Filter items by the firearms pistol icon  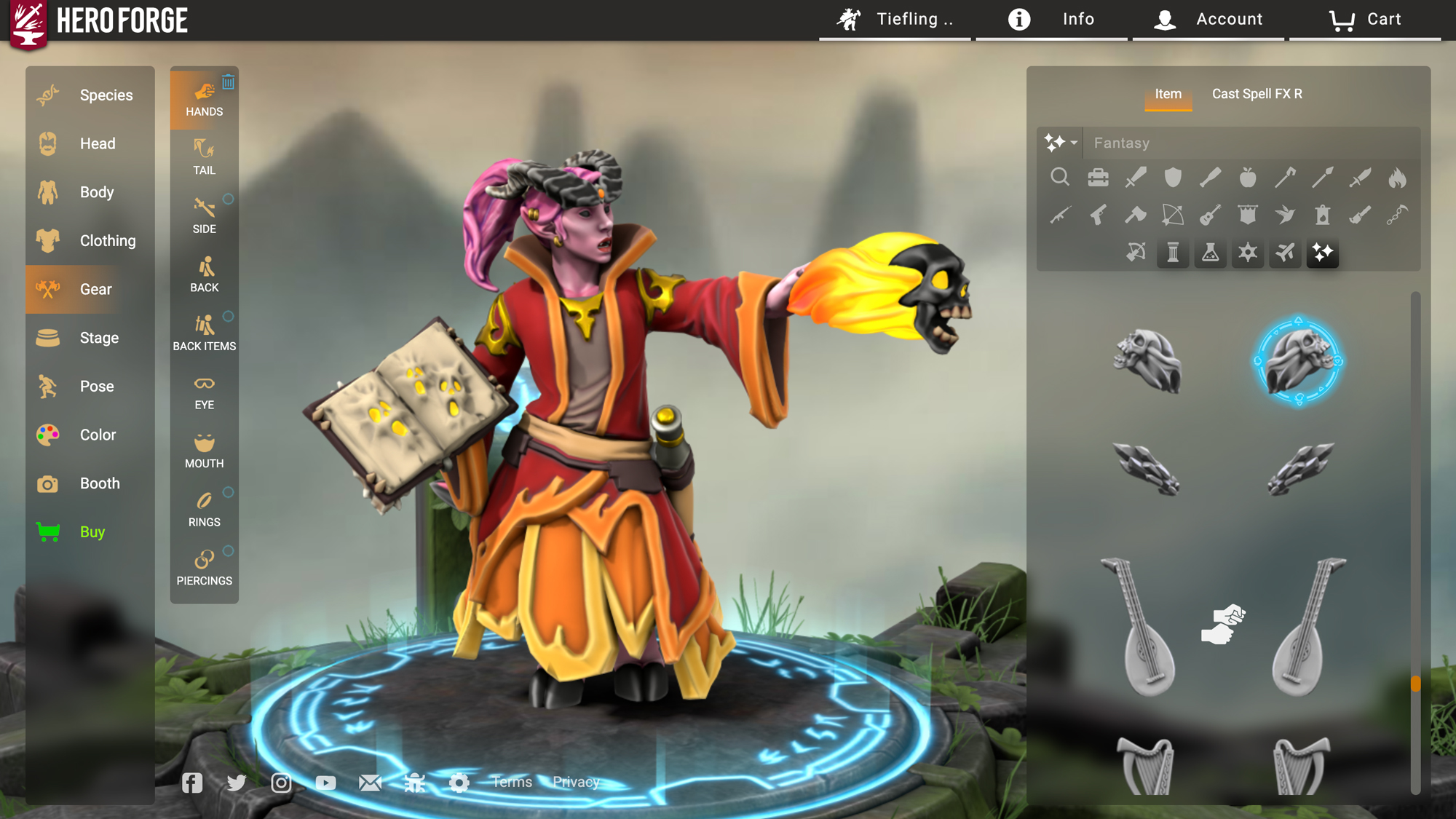[1098, 215]
